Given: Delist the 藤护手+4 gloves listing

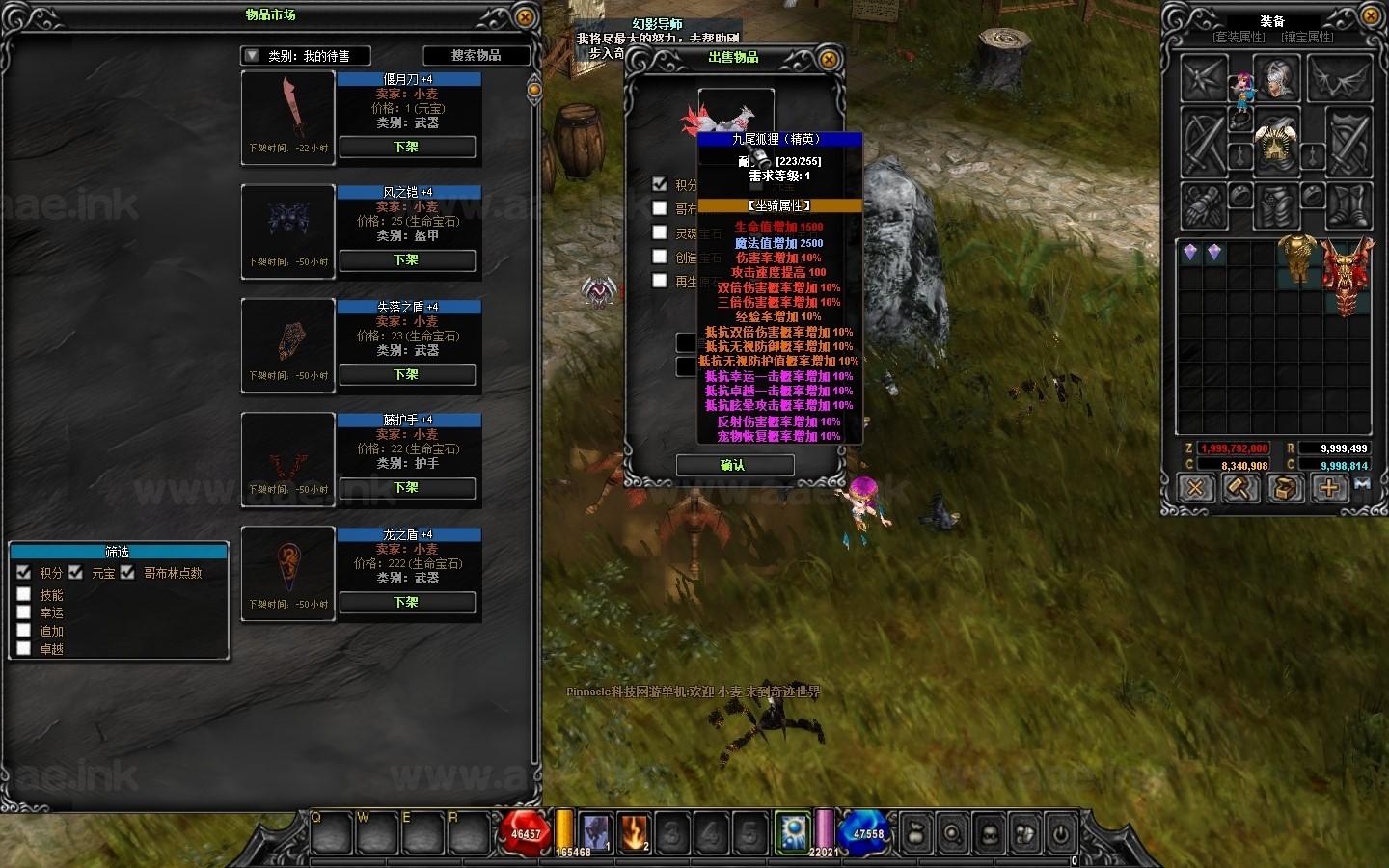Looking at the screenshot, I should (x=406, y=488).
